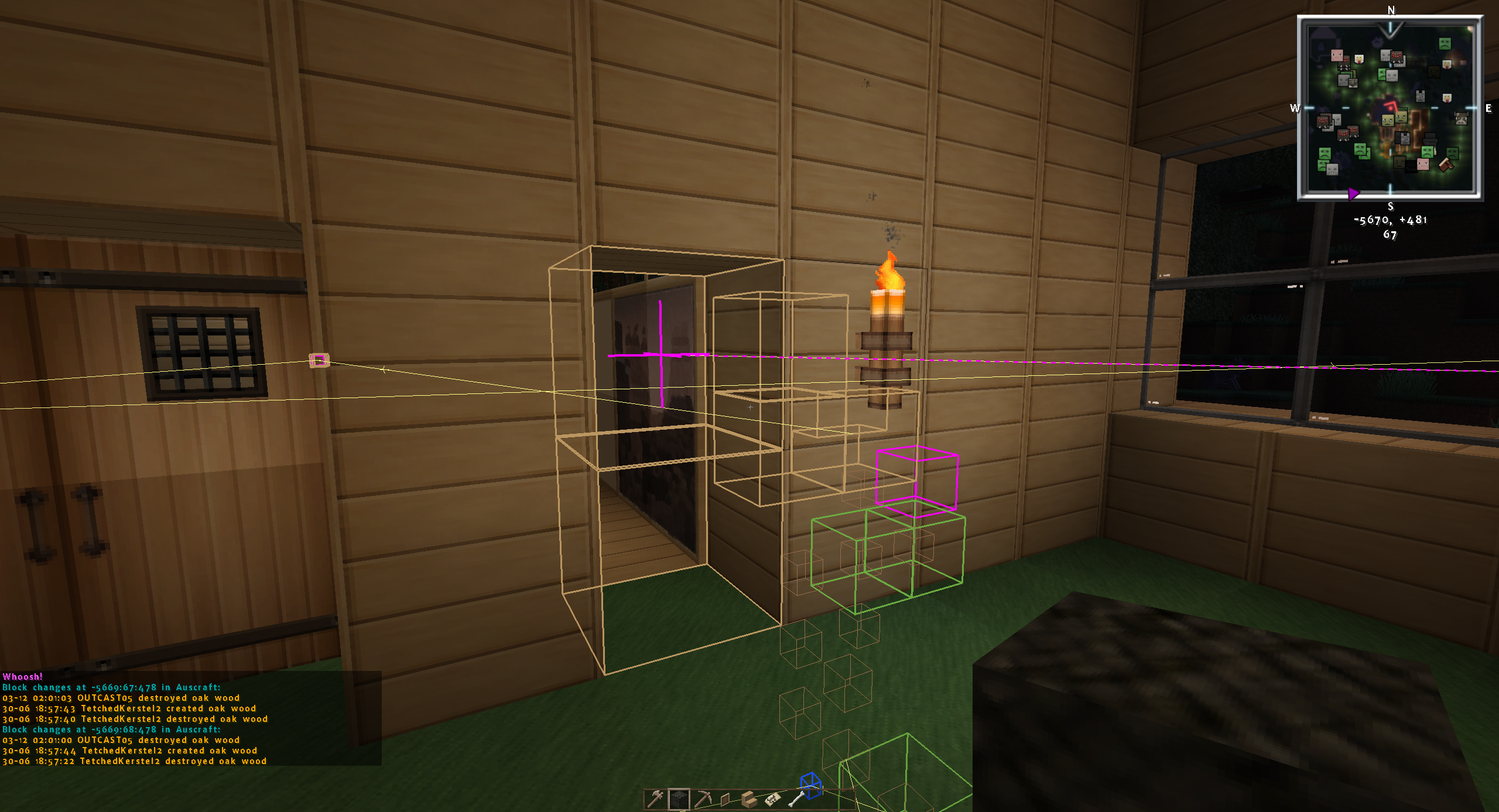
Task: Click the minimap's cow head marker
Action: tap(1462, 119)
